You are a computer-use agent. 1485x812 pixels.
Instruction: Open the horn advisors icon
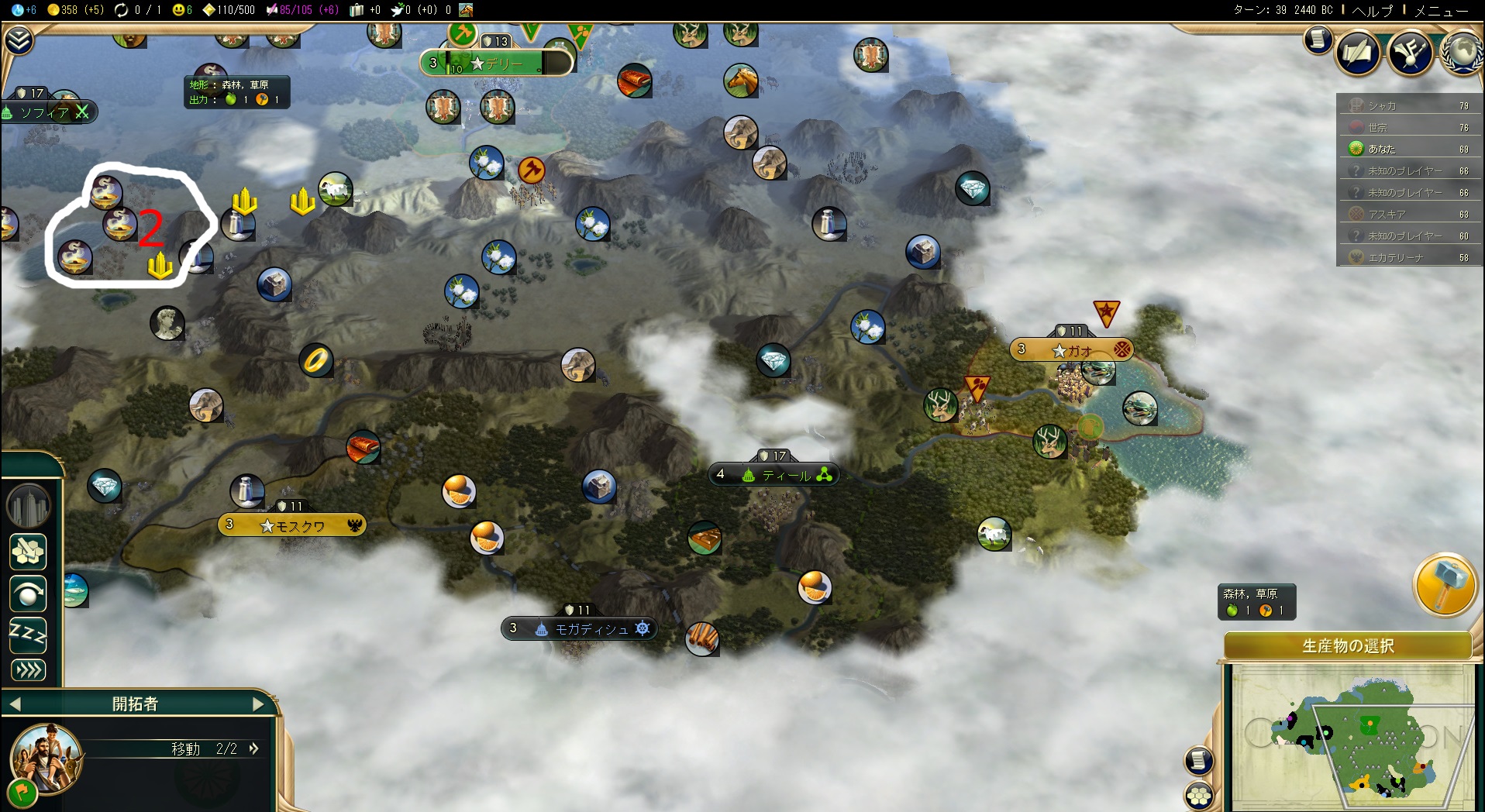coord(1410,53)
